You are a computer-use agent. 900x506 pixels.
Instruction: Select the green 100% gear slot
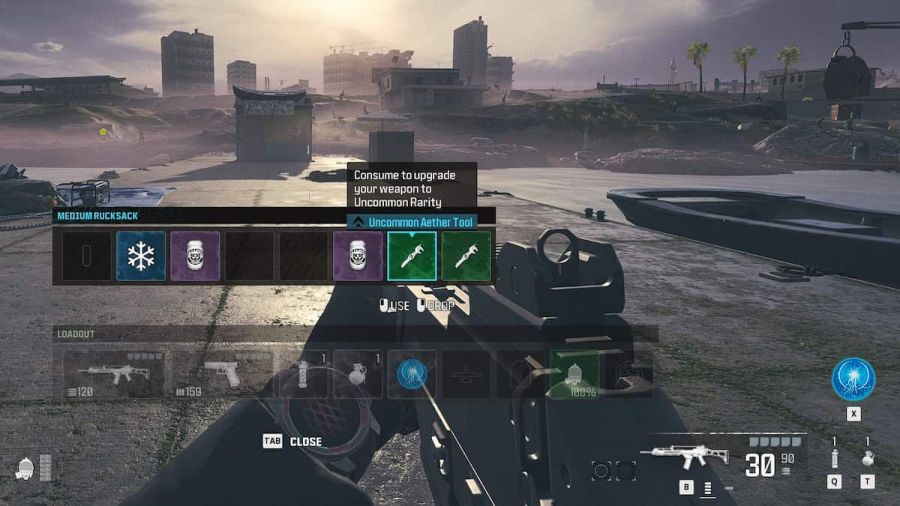pyautogui.click(x=574, y=374)
